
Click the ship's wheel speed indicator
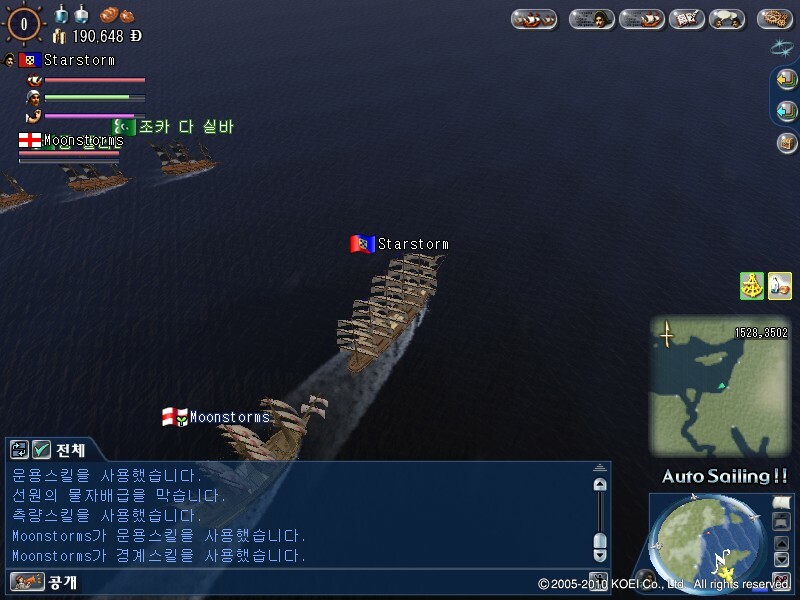pyautogui.click(x=24, y=22)
